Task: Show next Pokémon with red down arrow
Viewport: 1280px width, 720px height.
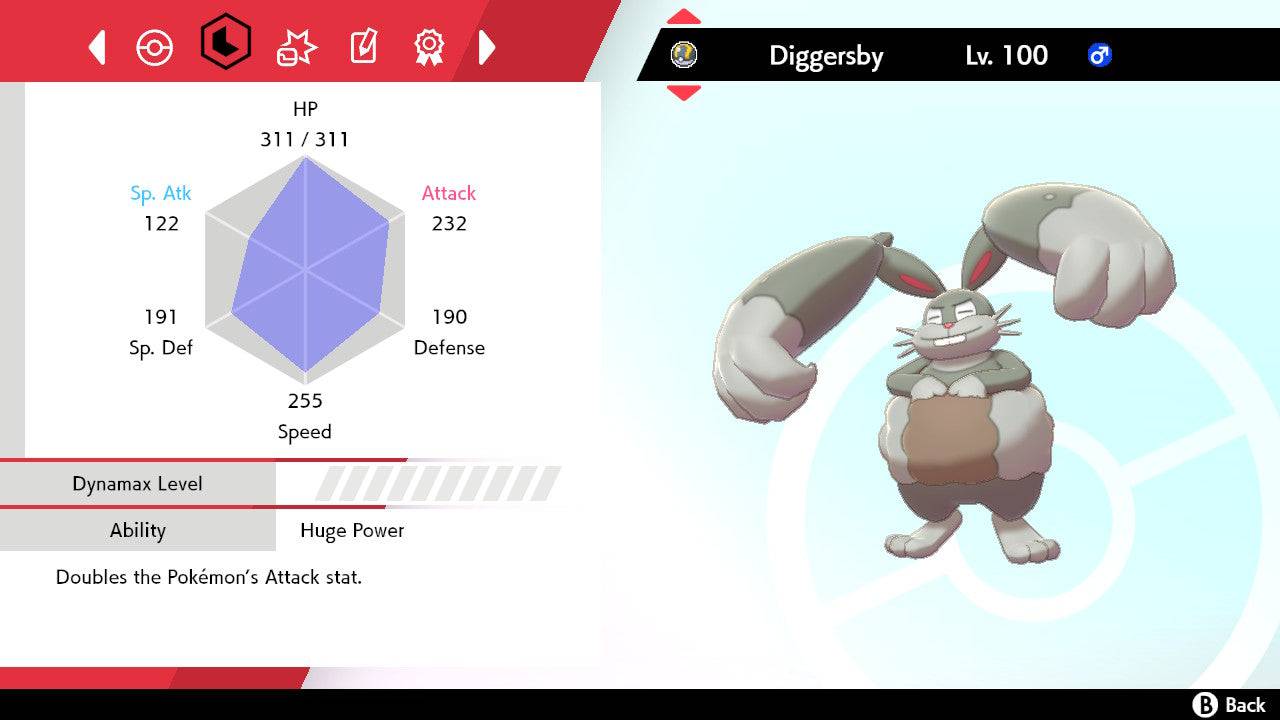Action: 684,93
